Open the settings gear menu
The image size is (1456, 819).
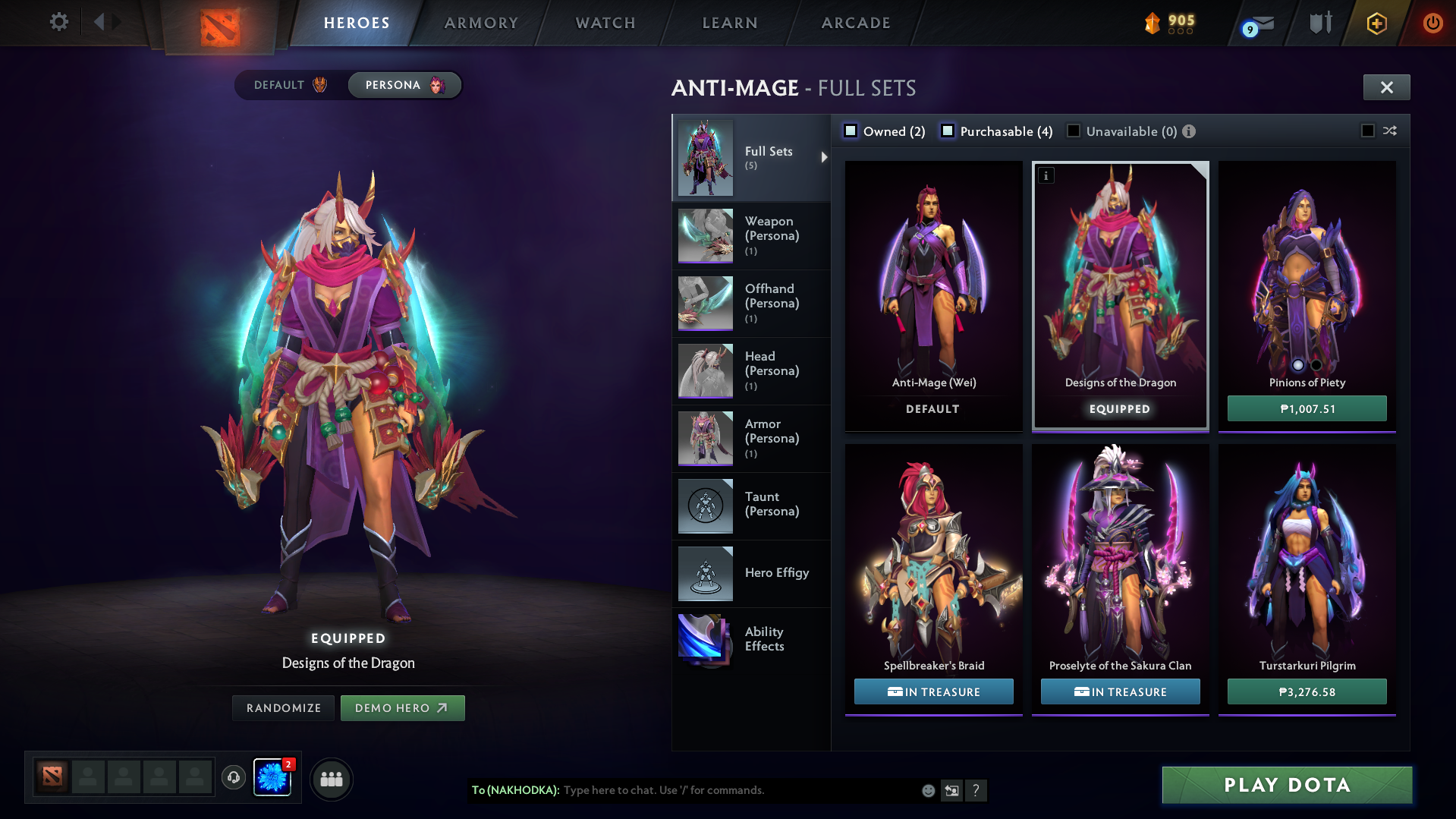tap(58, 22)
